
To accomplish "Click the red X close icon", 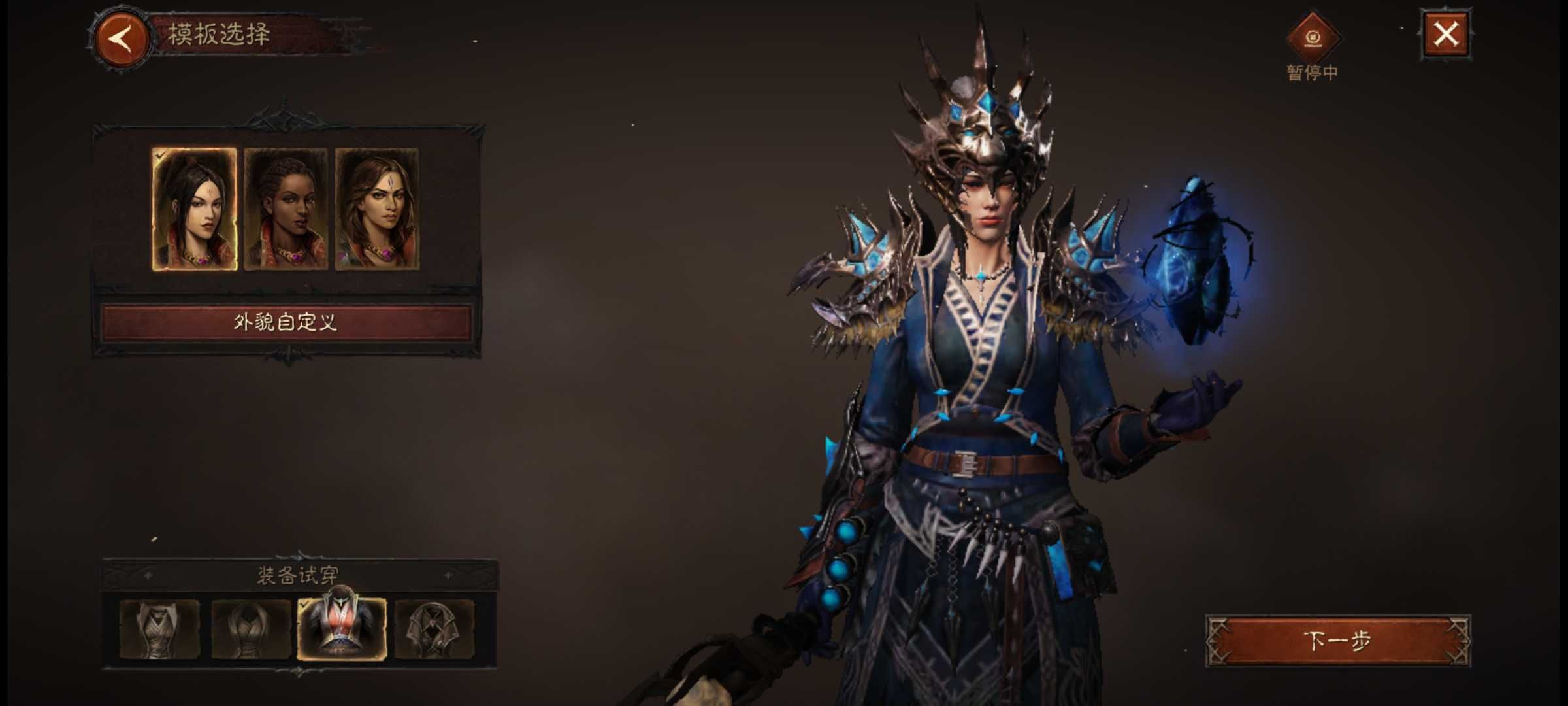I will point(1444,36).
